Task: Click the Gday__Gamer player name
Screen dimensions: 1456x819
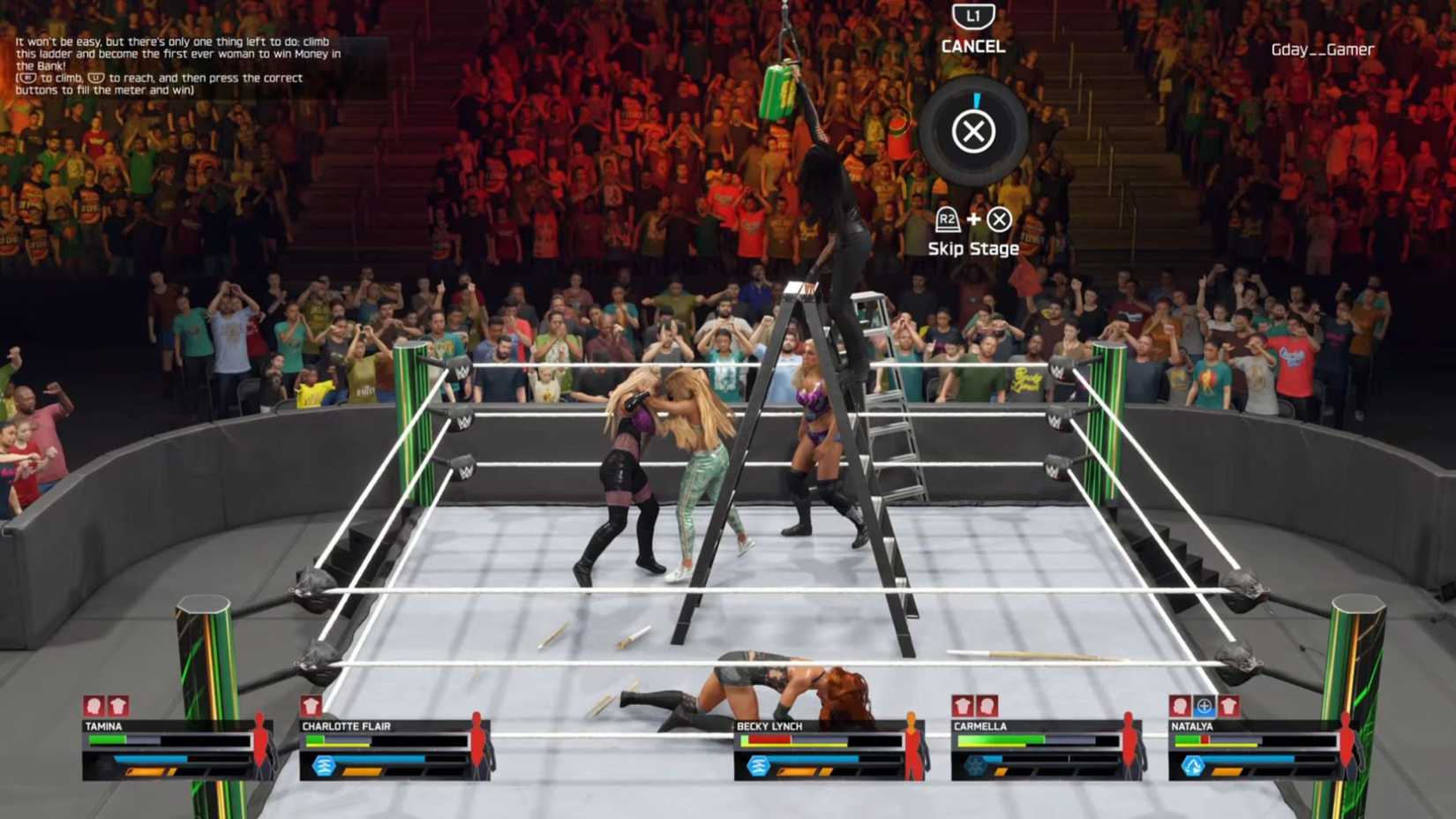Action: (x=1322, y=50)
